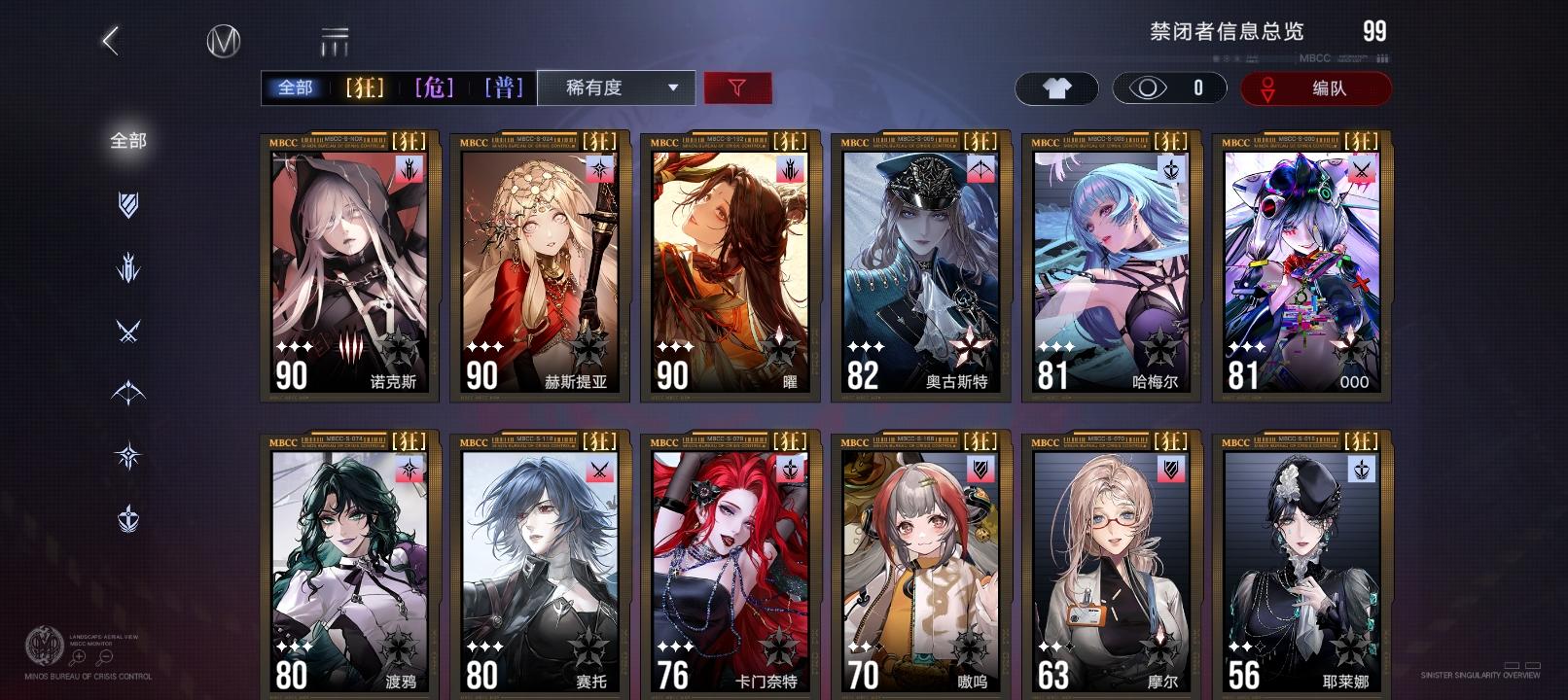Click the circular M emblem at top

(x=222, y=43)
